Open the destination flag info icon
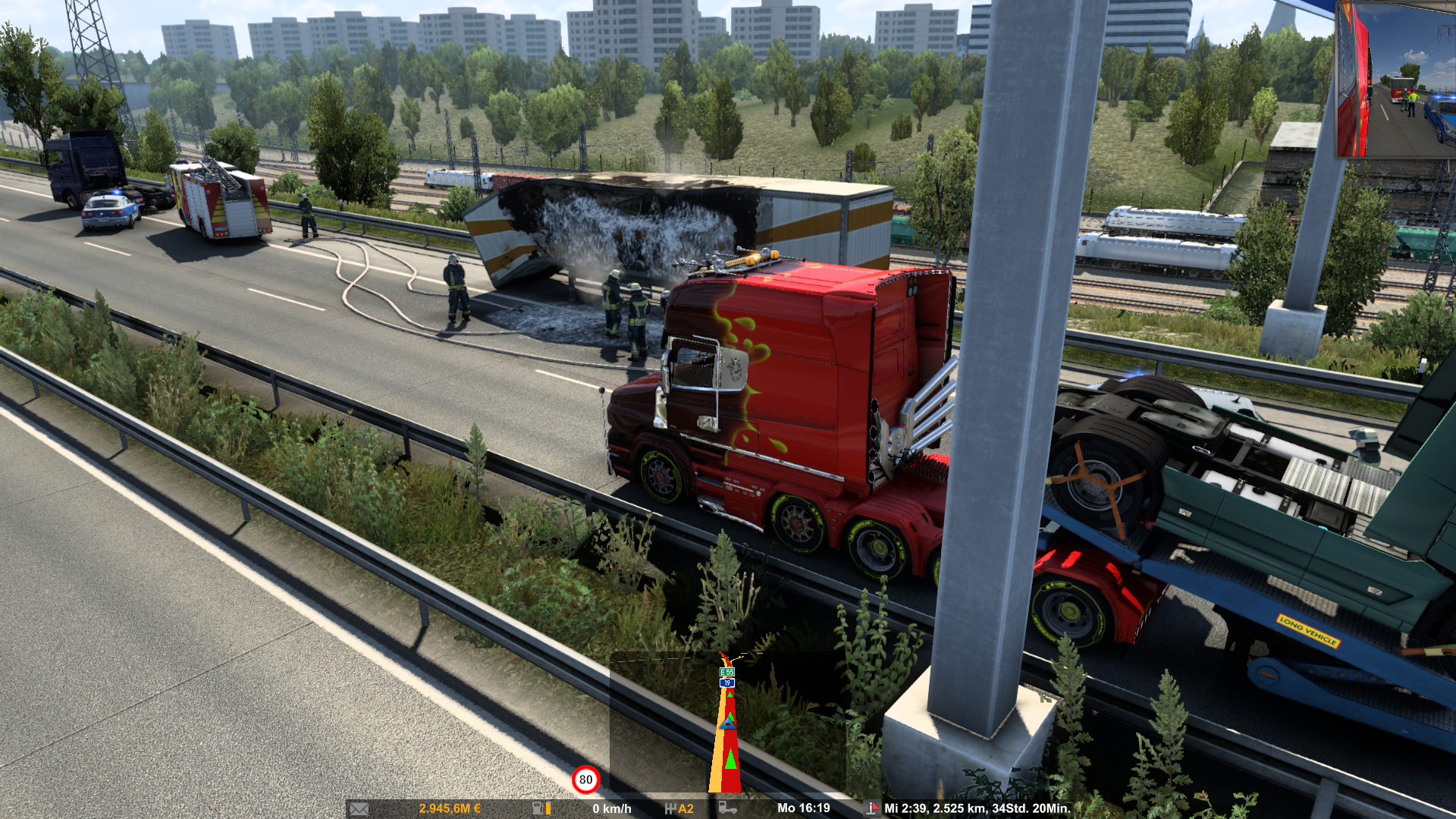 click(x=872, y=808)
